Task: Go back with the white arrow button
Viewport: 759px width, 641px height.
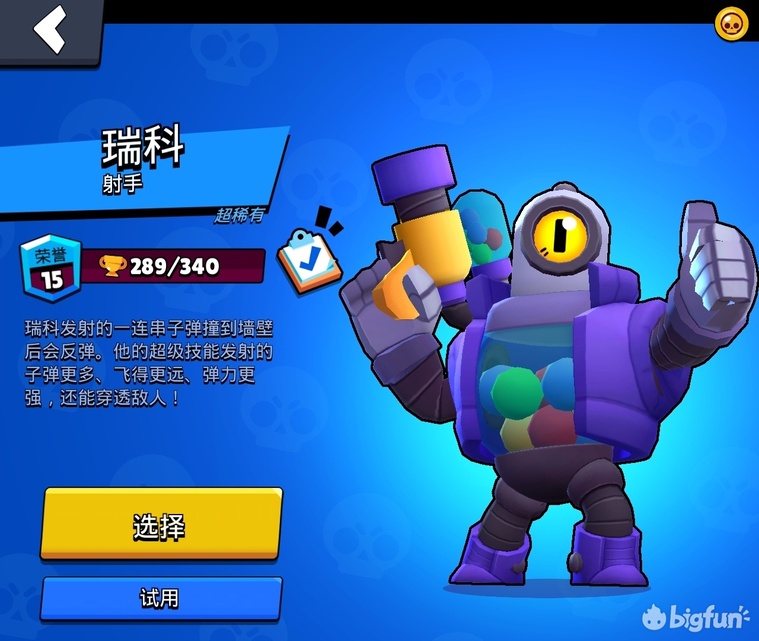Action: point(50,30)
